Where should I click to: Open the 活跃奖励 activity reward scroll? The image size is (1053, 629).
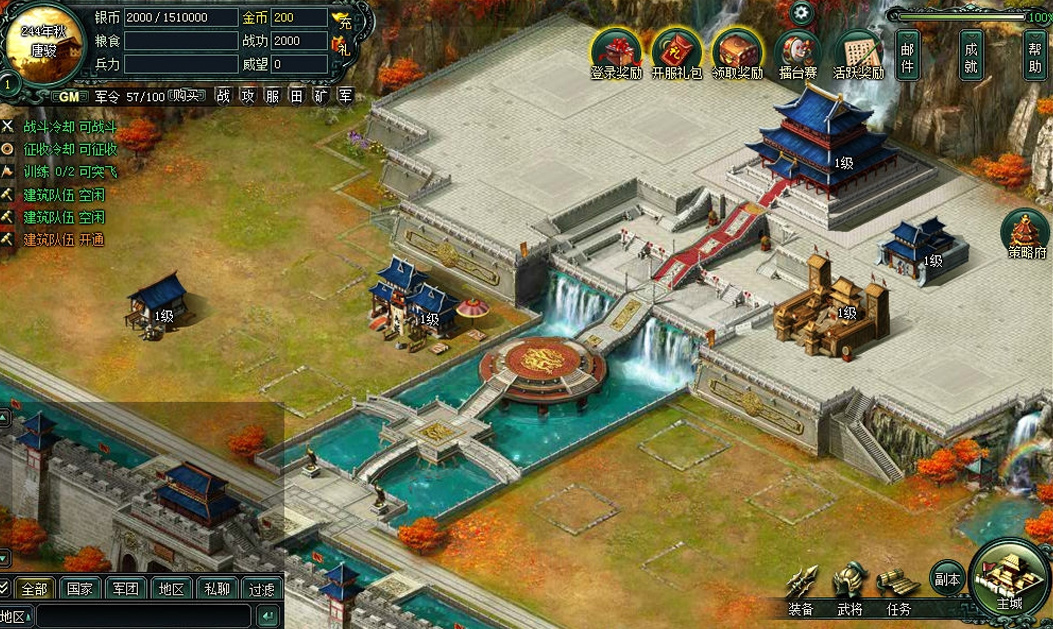859,53
